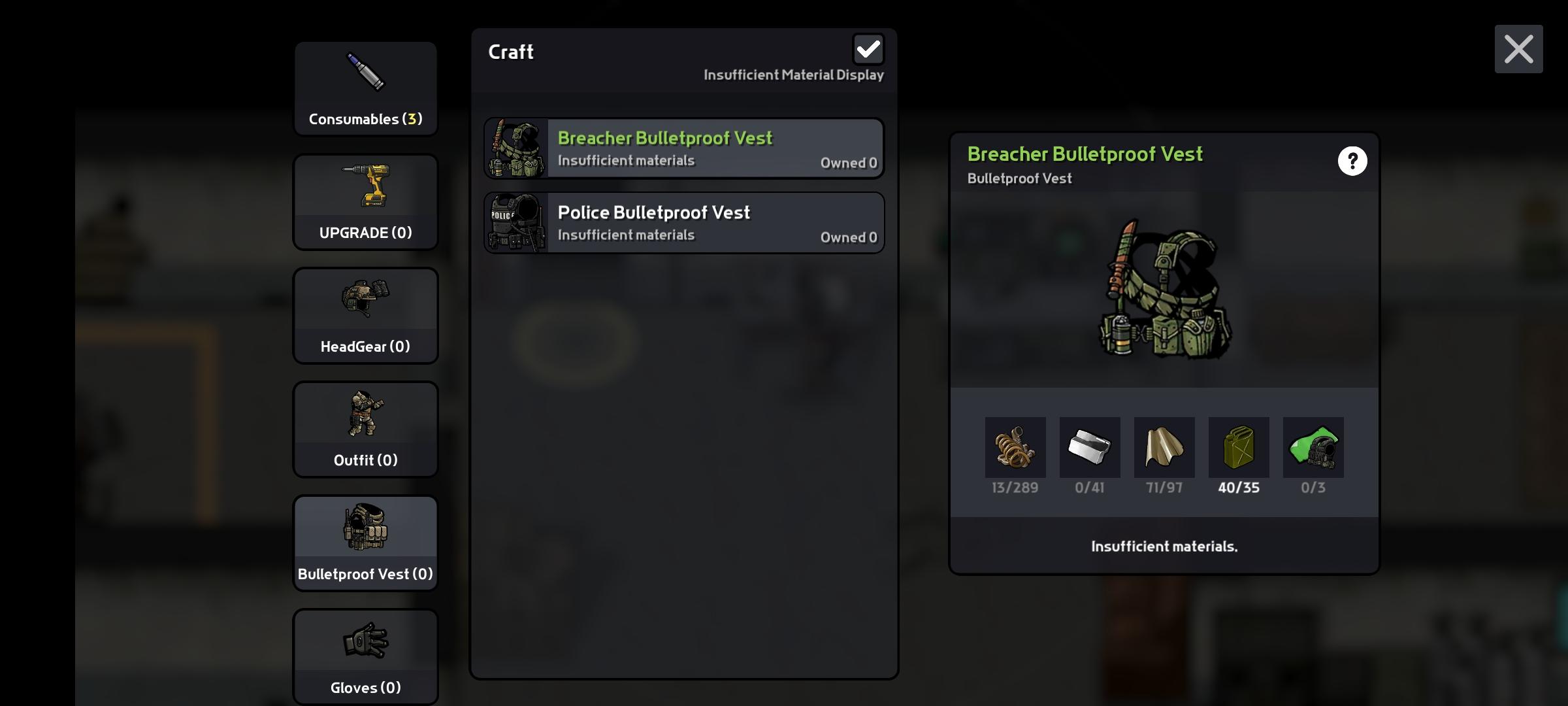Image resolution: width=1568 pixels, height=706 pixels.
Task: Switch to the Craft panel header
Action: point(512,52)
